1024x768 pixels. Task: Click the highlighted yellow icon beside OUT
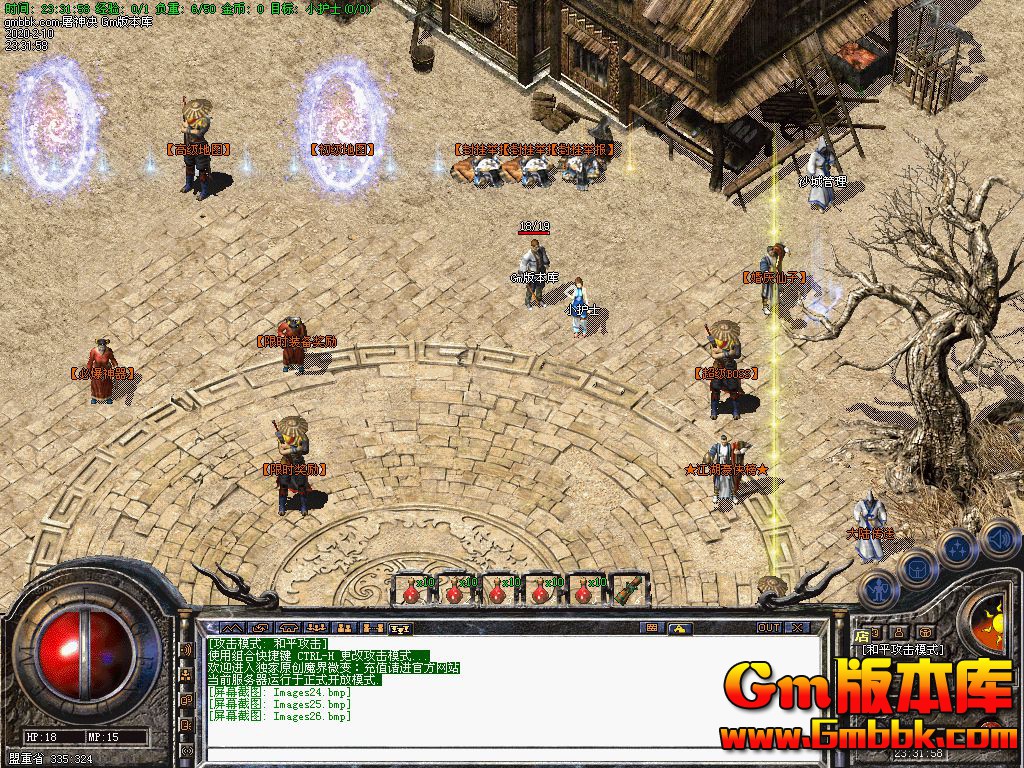(679, 628)
